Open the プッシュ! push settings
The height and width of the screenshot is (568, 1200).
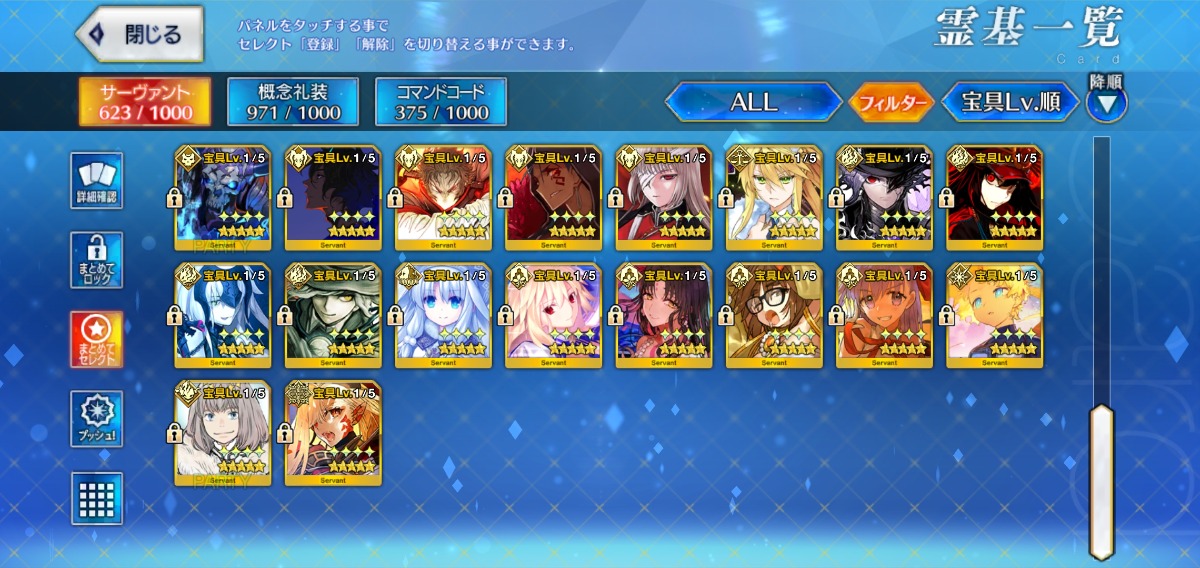coord(97,419)
